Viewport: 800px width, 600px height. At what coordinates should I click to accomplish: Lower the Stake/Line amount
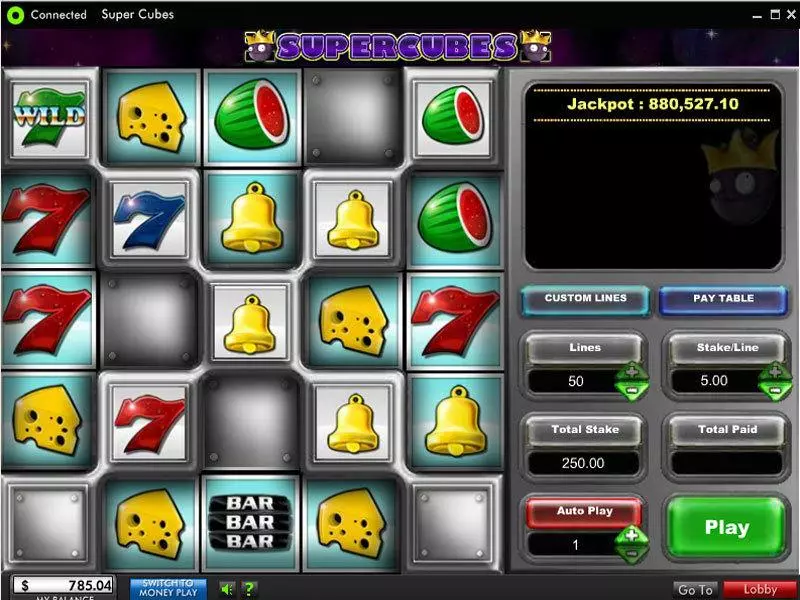(x=775, y=389)
